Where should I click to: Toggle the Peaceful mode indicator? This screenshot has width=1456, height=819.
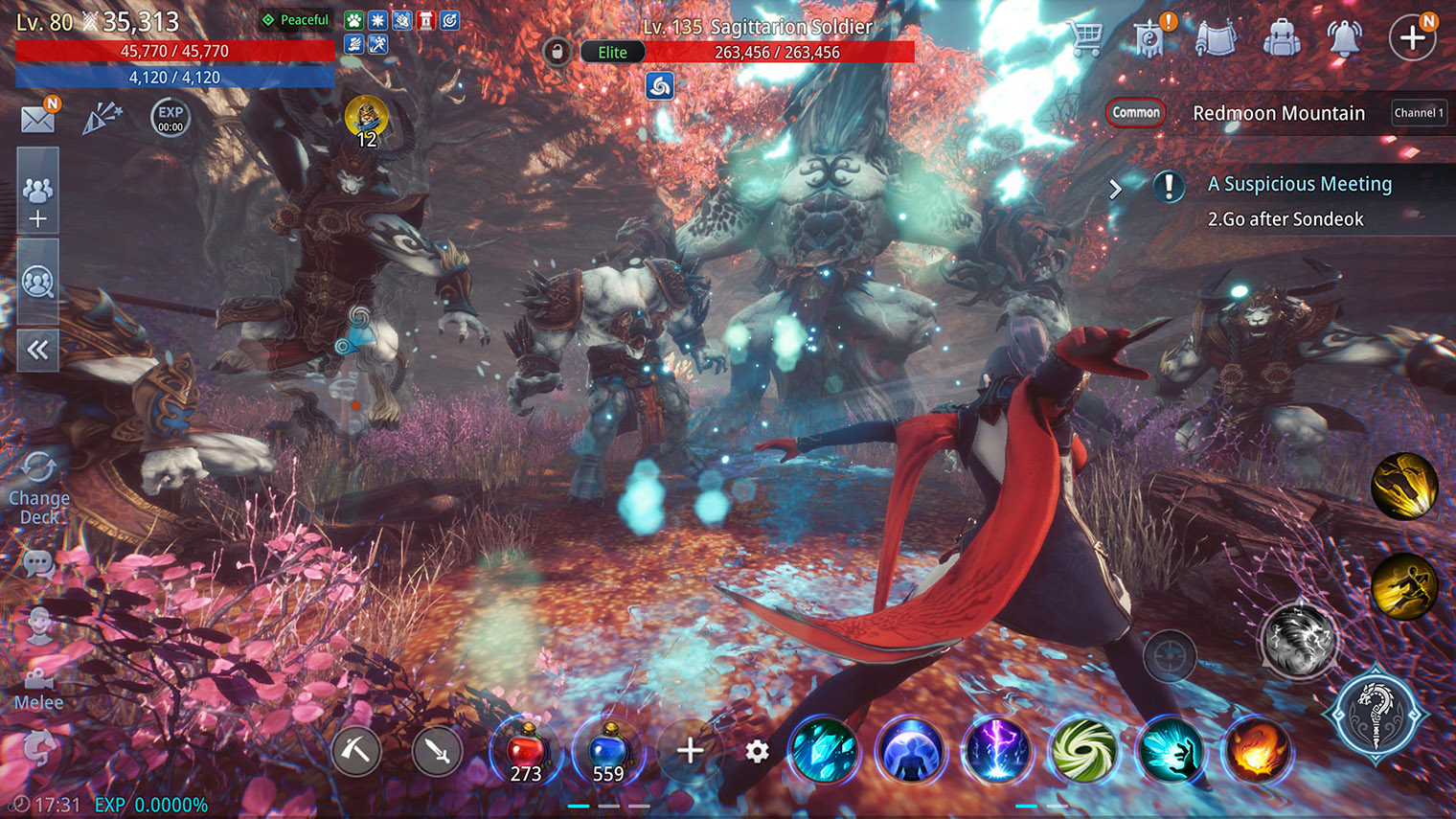coord(294,19)
